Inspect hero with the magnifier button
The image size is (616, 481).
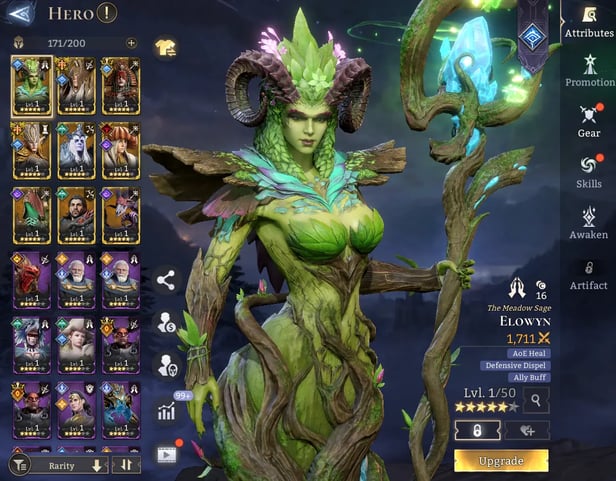pyautogui.click(x=536, y=401)
